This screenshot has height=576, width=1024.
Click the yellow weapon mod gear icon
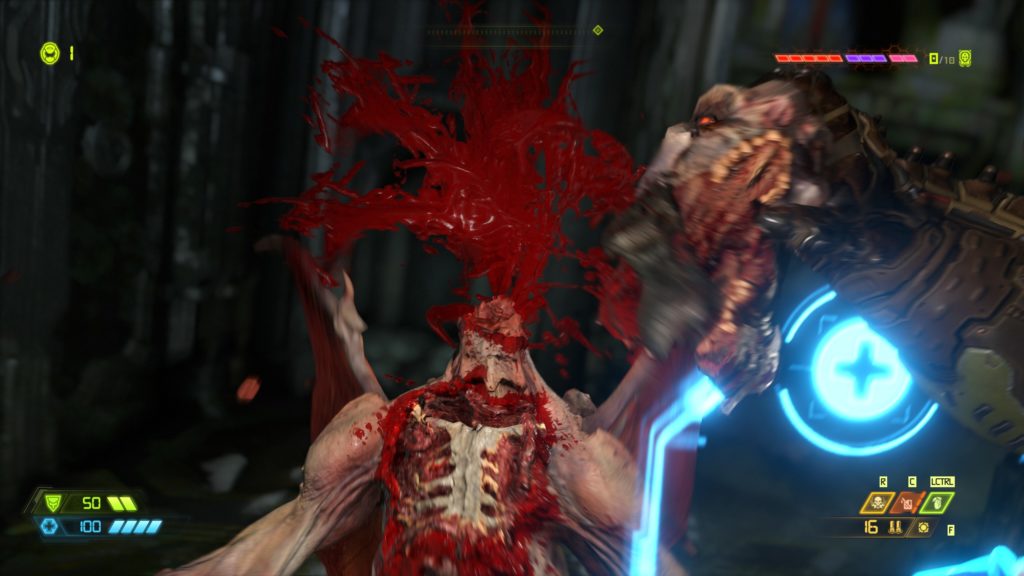pyautogui.click(x=922, y=528)
